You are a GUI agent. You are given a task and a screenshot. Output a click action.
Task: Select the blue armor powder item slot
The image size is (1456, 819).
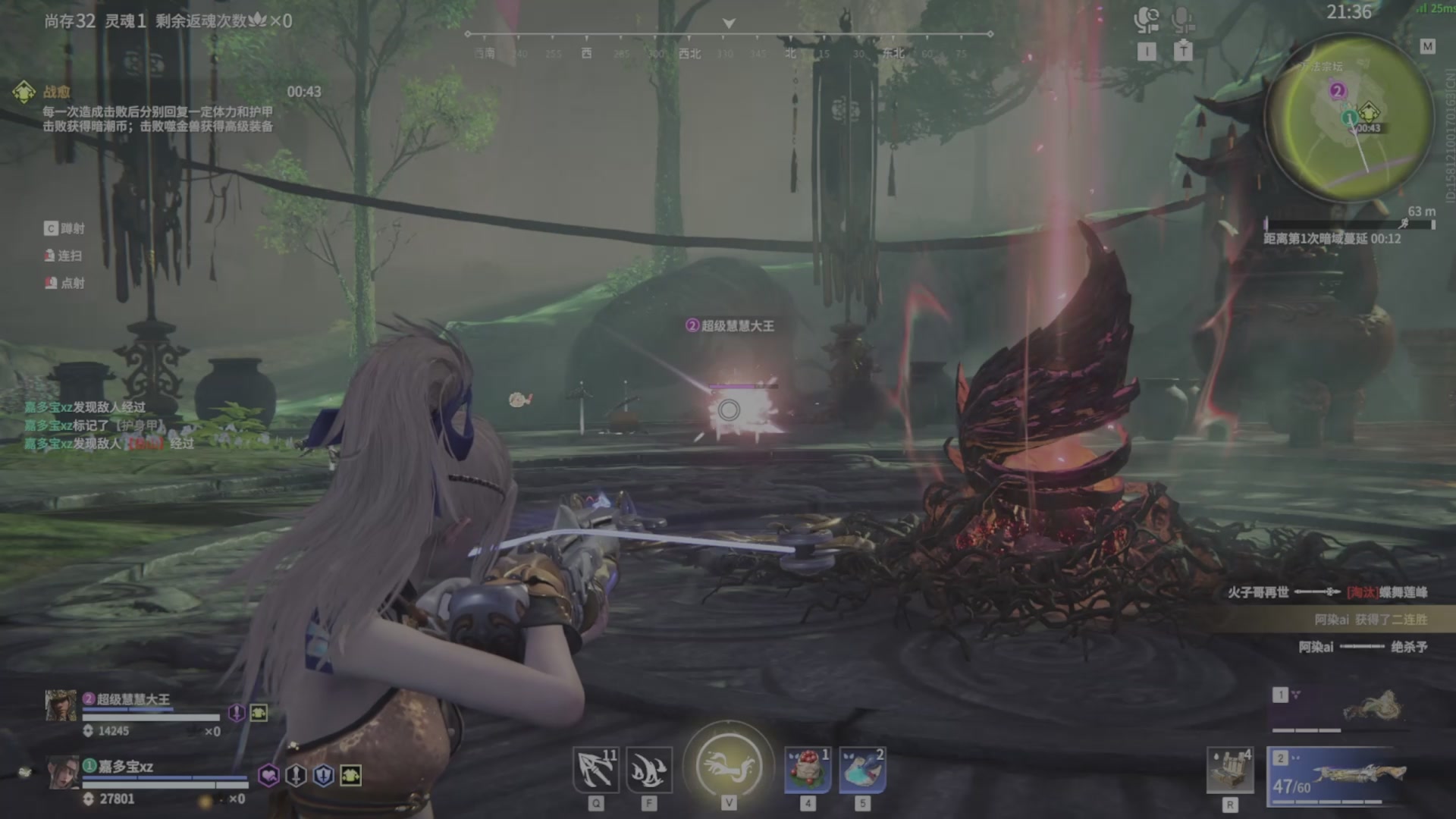tap(862, 770)
